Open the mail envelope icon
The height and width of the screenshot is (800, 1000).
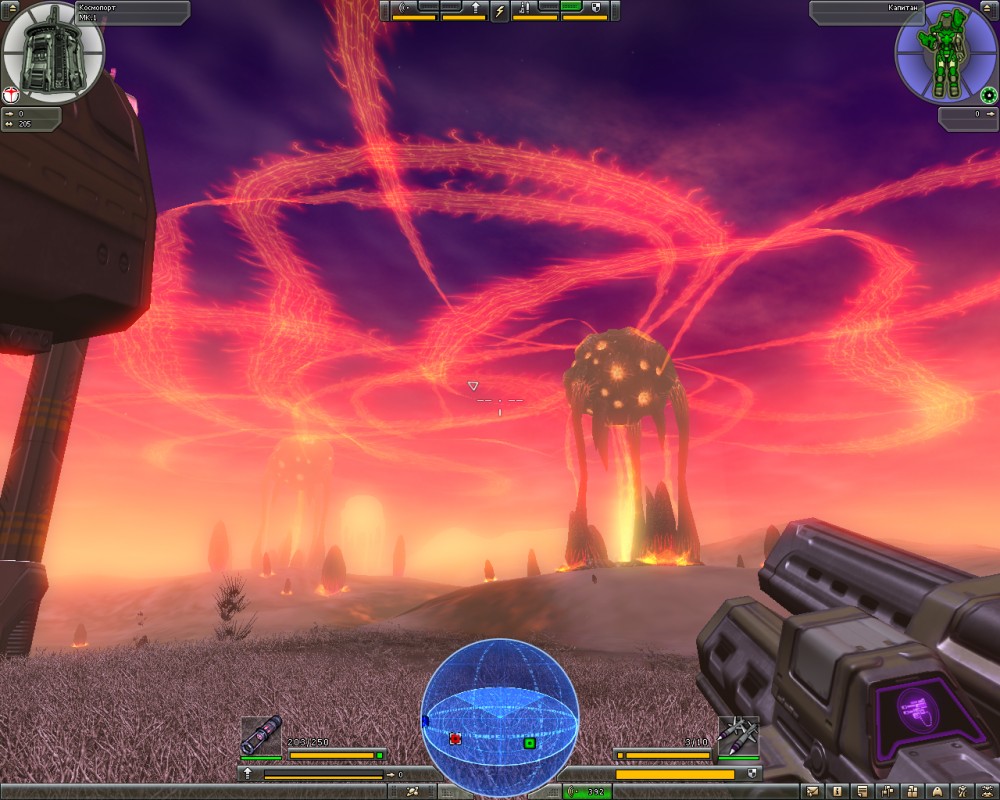coord(812,792)
